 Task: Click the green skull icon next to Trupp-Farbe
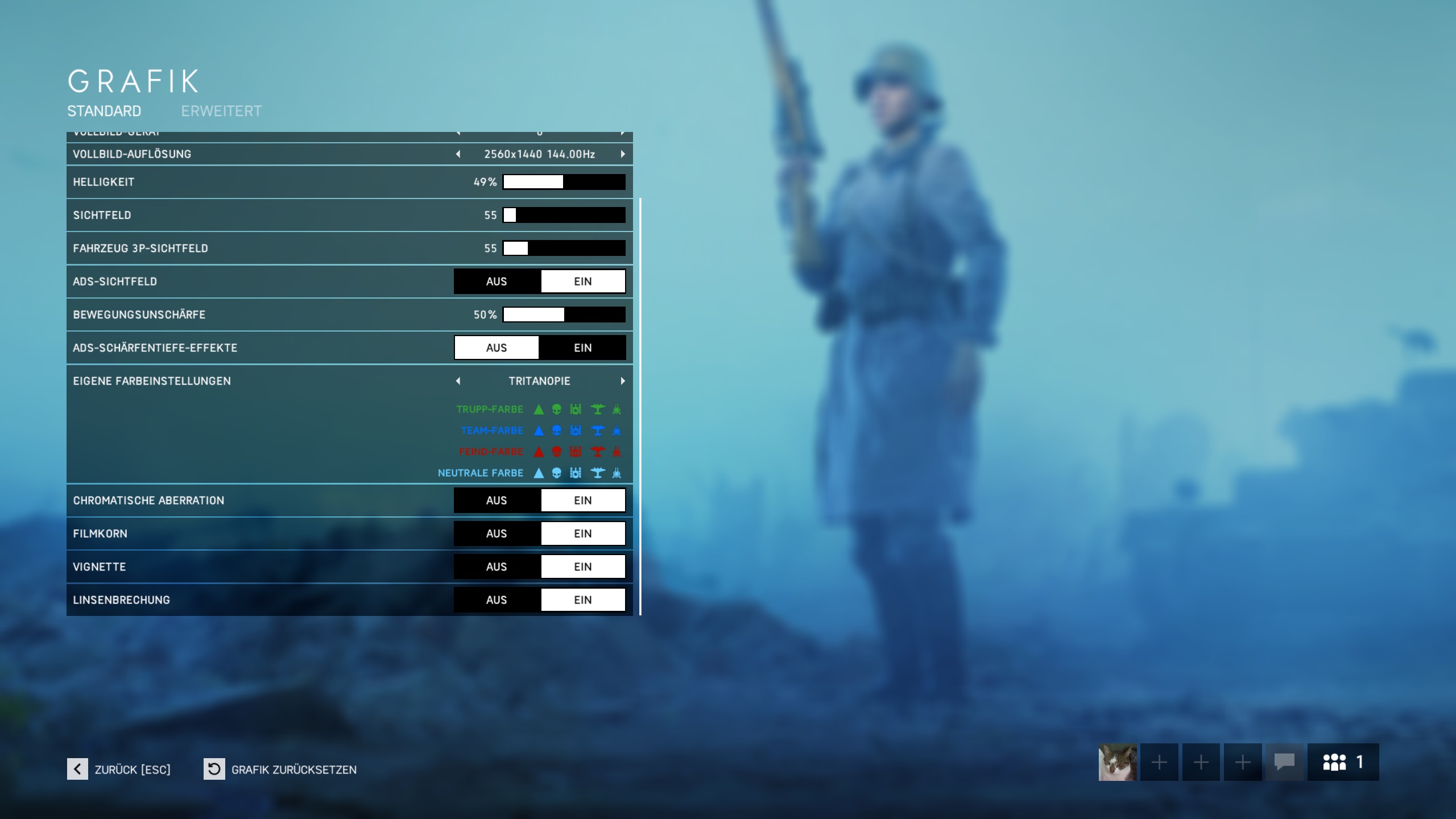tap(556, 409)
